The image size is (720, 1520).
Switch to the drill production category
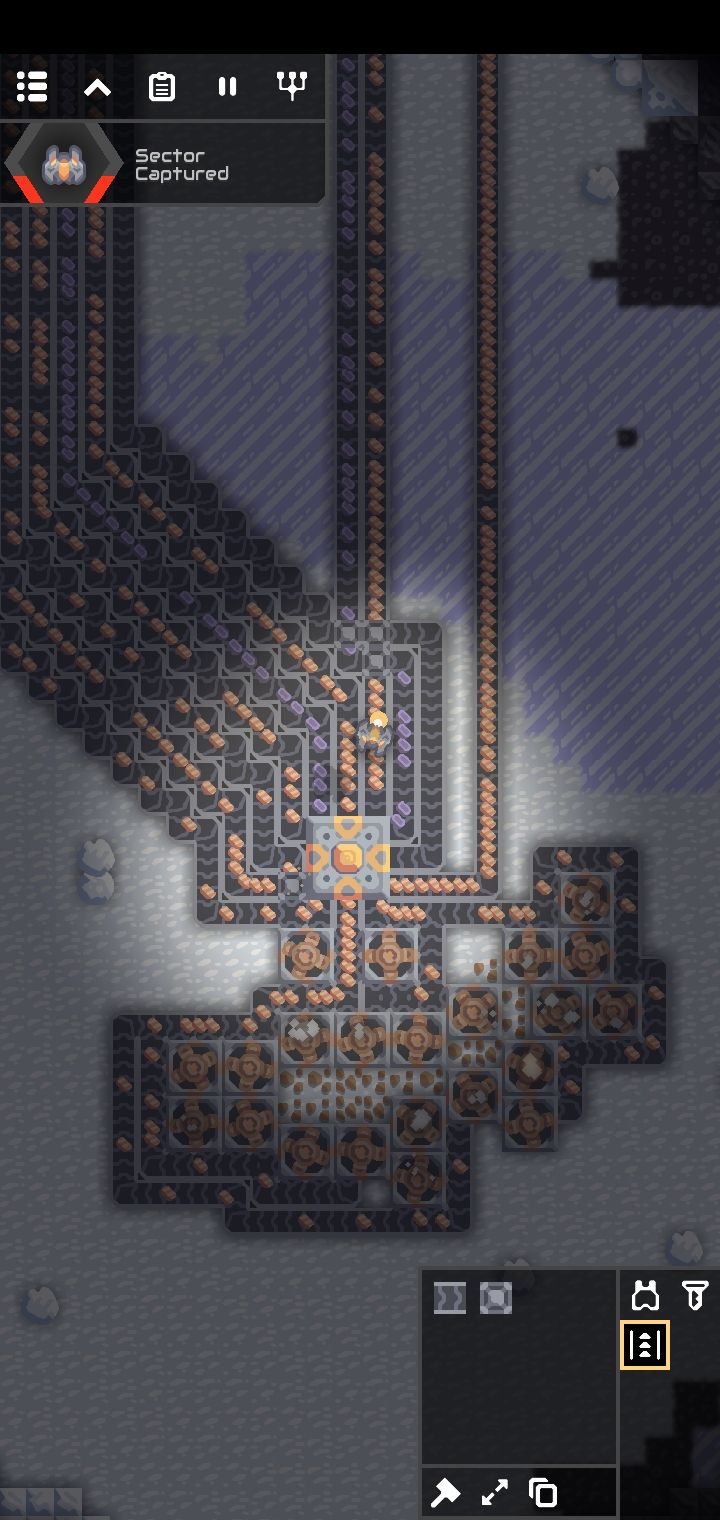tap(695, 1296)
